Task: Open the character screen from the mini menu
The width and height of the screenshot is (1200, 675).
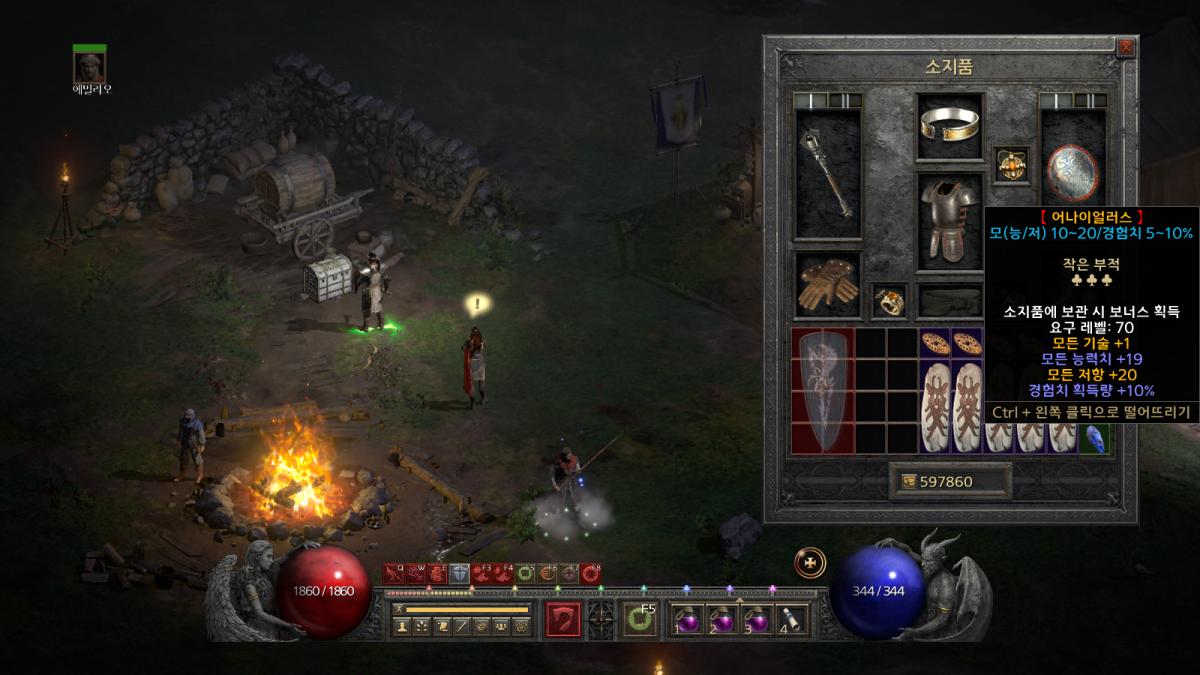Action: click(403, 627)
